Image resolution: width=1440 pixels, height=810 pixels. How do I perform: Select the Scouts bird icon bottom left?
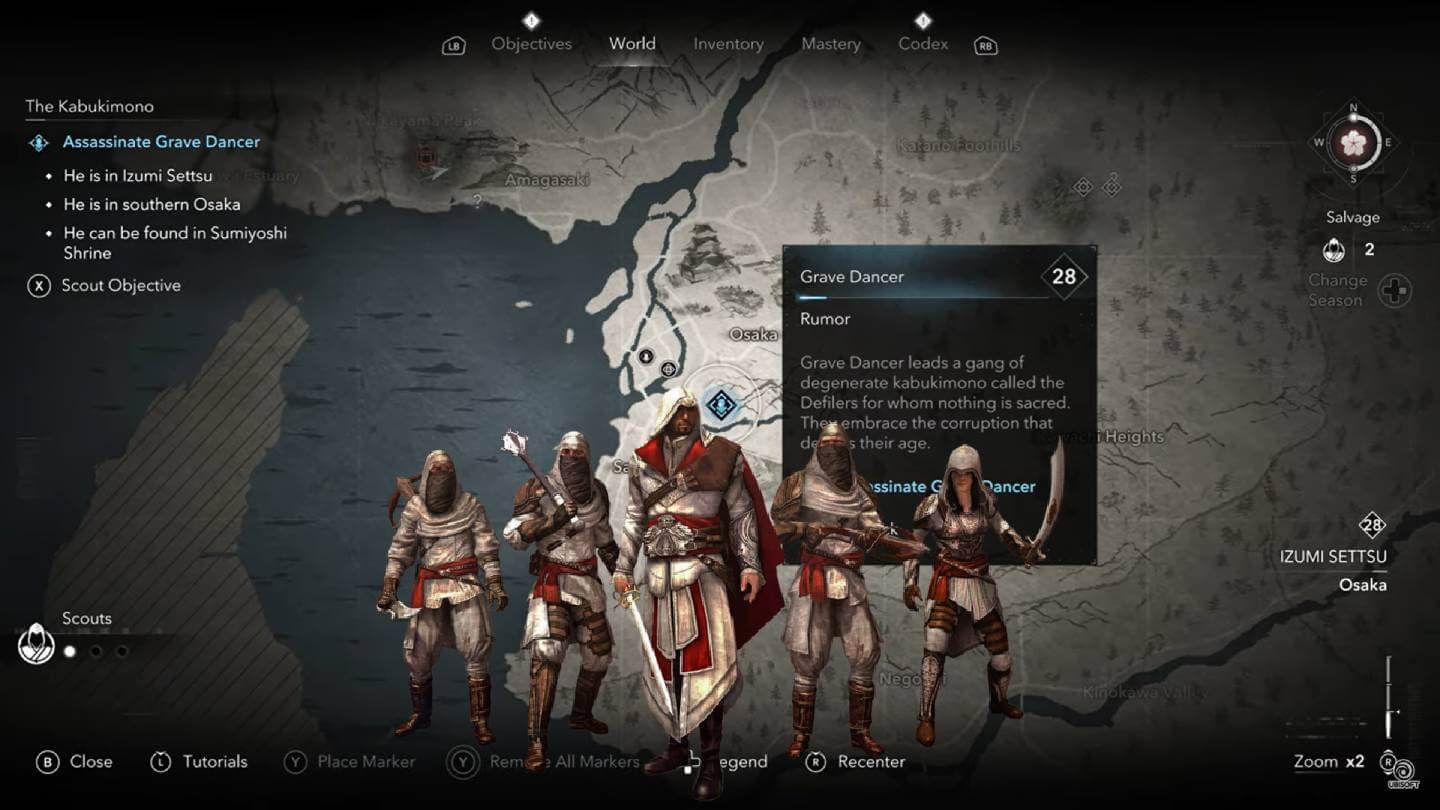pyautogui.click(x=35, y=644)
